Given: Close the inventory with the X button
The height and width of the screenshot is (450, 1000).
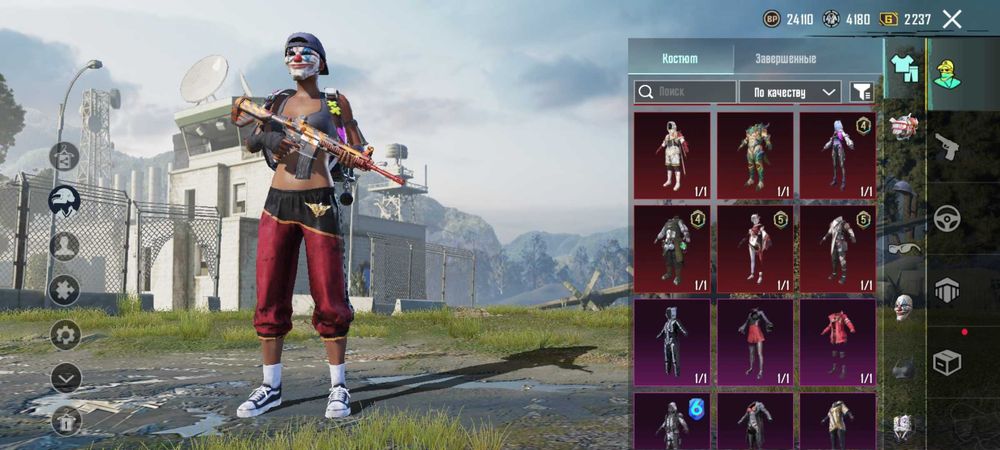Looking at the screenshot, I should coord(952,19).
